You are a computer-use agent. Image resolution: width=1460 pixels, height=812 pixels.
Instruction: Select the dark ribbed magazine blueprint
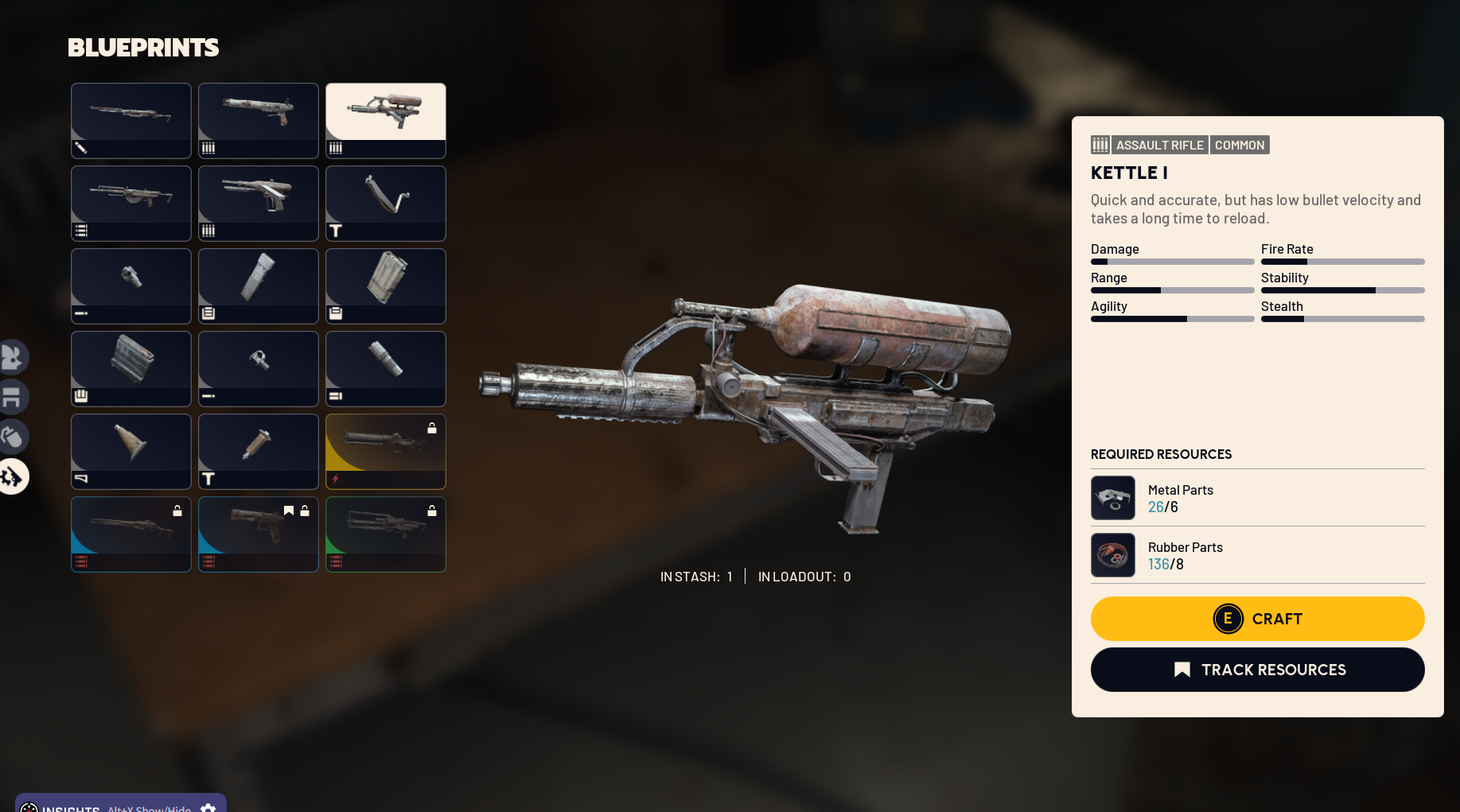point(131,368)
